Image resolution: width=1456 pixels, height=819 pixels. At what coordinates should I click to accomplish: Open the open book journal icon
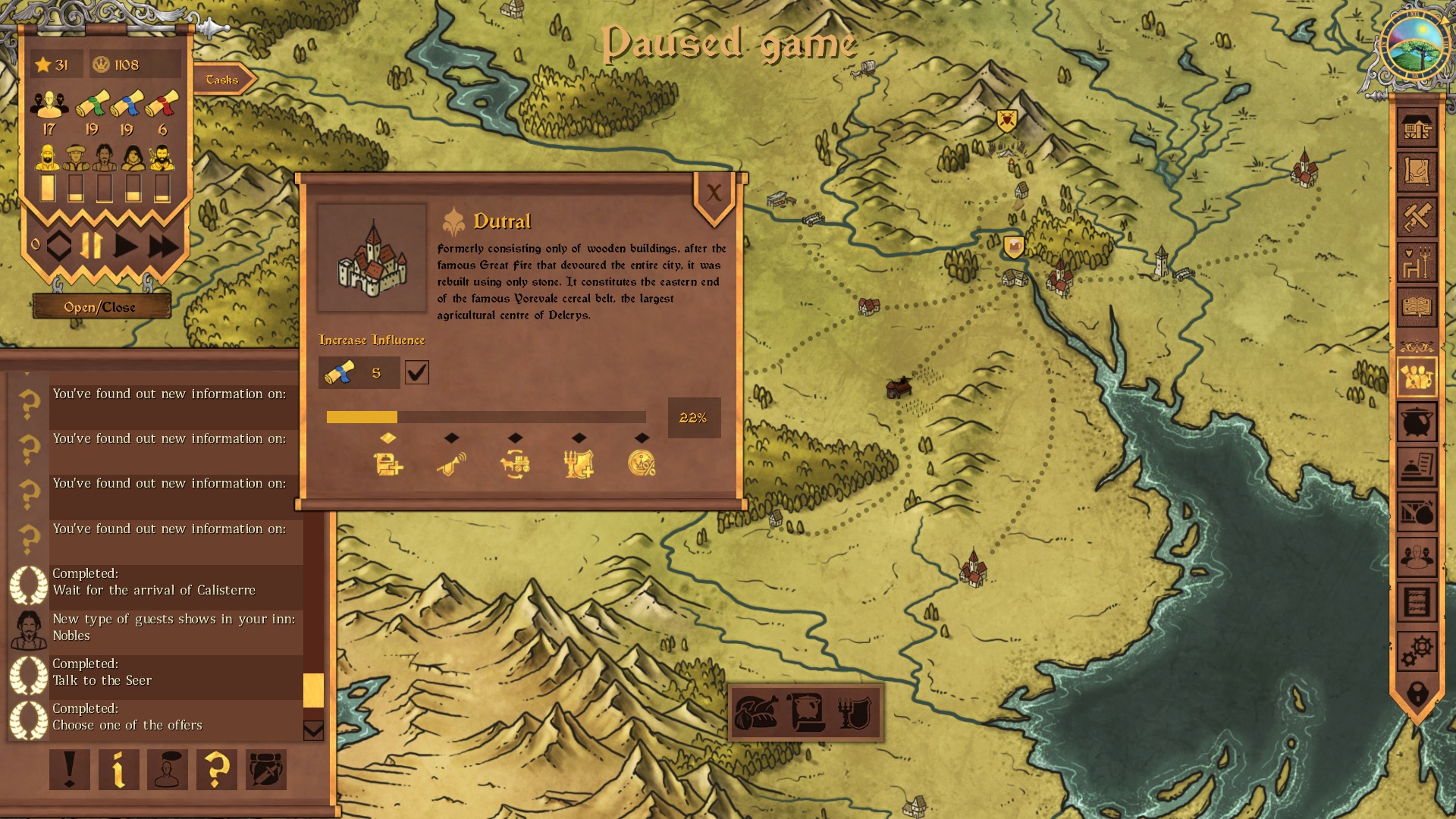click(1417, 307)
